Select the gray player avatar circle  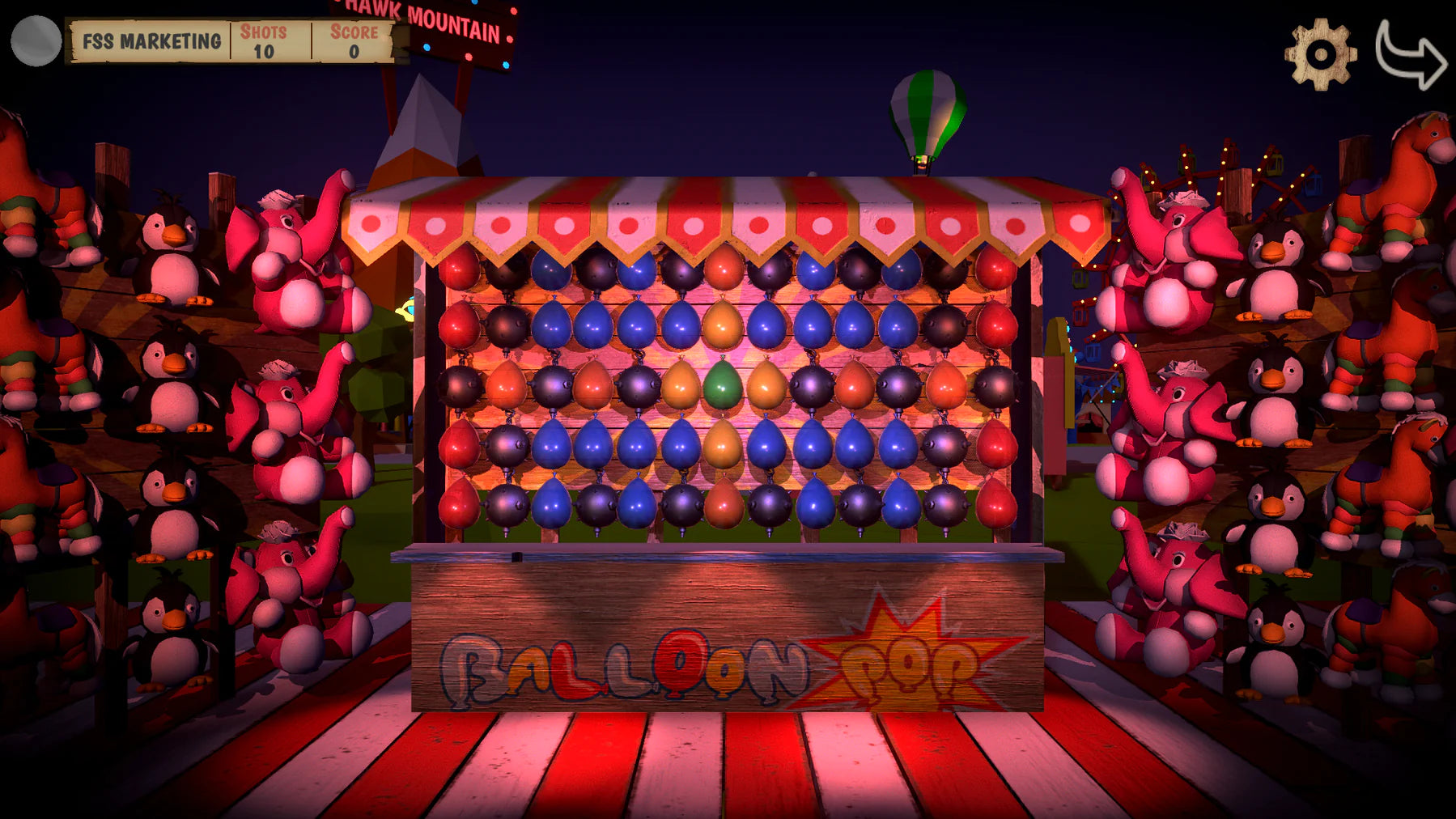(36, 40)
